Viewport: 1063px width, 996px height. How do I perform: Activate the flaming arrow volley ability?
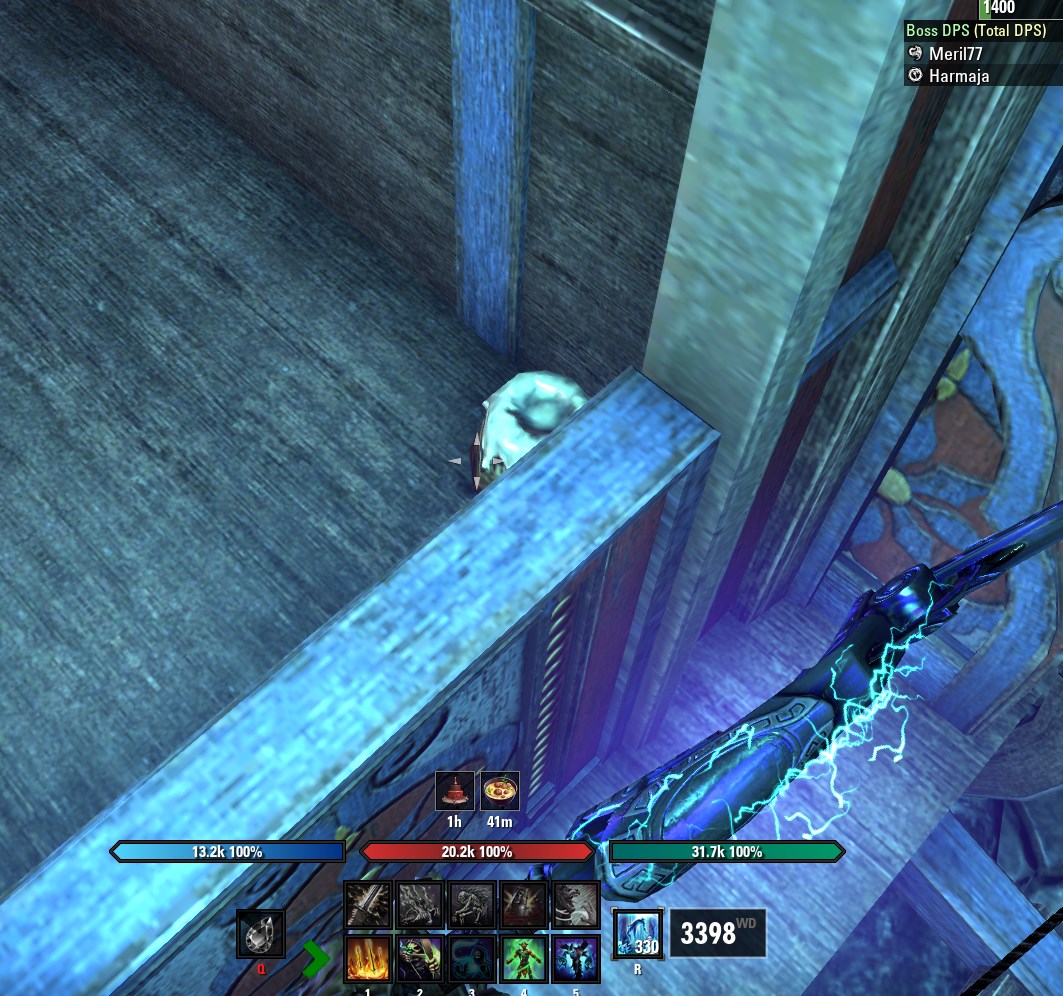pos(368,960)
